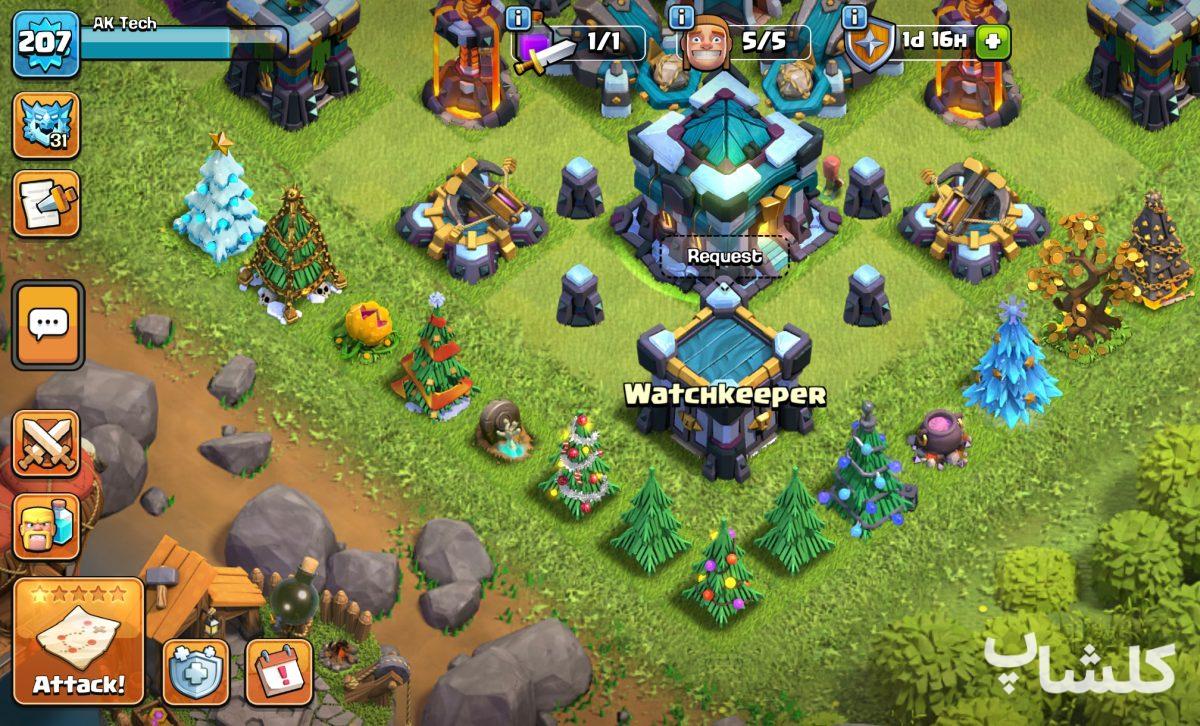The image size is (1200, 726).
Task: Click the player level 207 badge
Action: pyautogui.click(x=45, y=43)
